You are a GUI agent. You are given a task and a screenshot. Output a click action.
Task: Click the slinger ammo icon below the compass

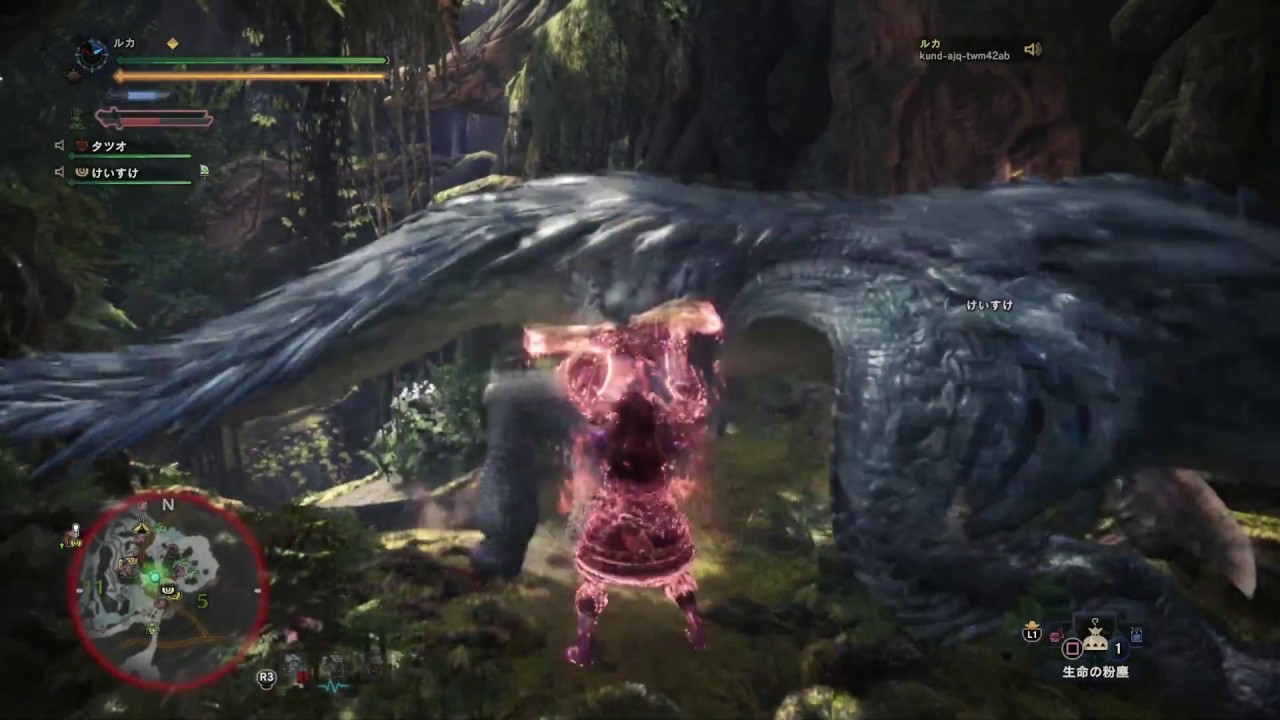[72, 74]
